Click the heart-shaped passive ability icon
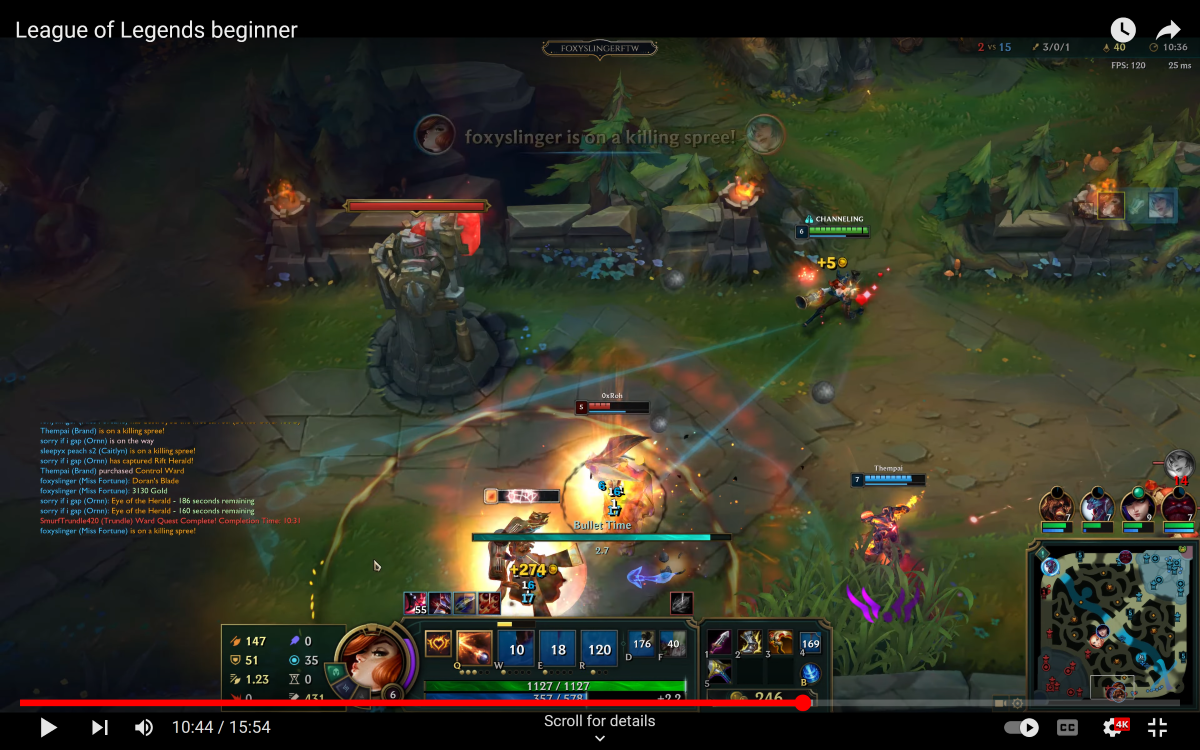 pos(437,644)
